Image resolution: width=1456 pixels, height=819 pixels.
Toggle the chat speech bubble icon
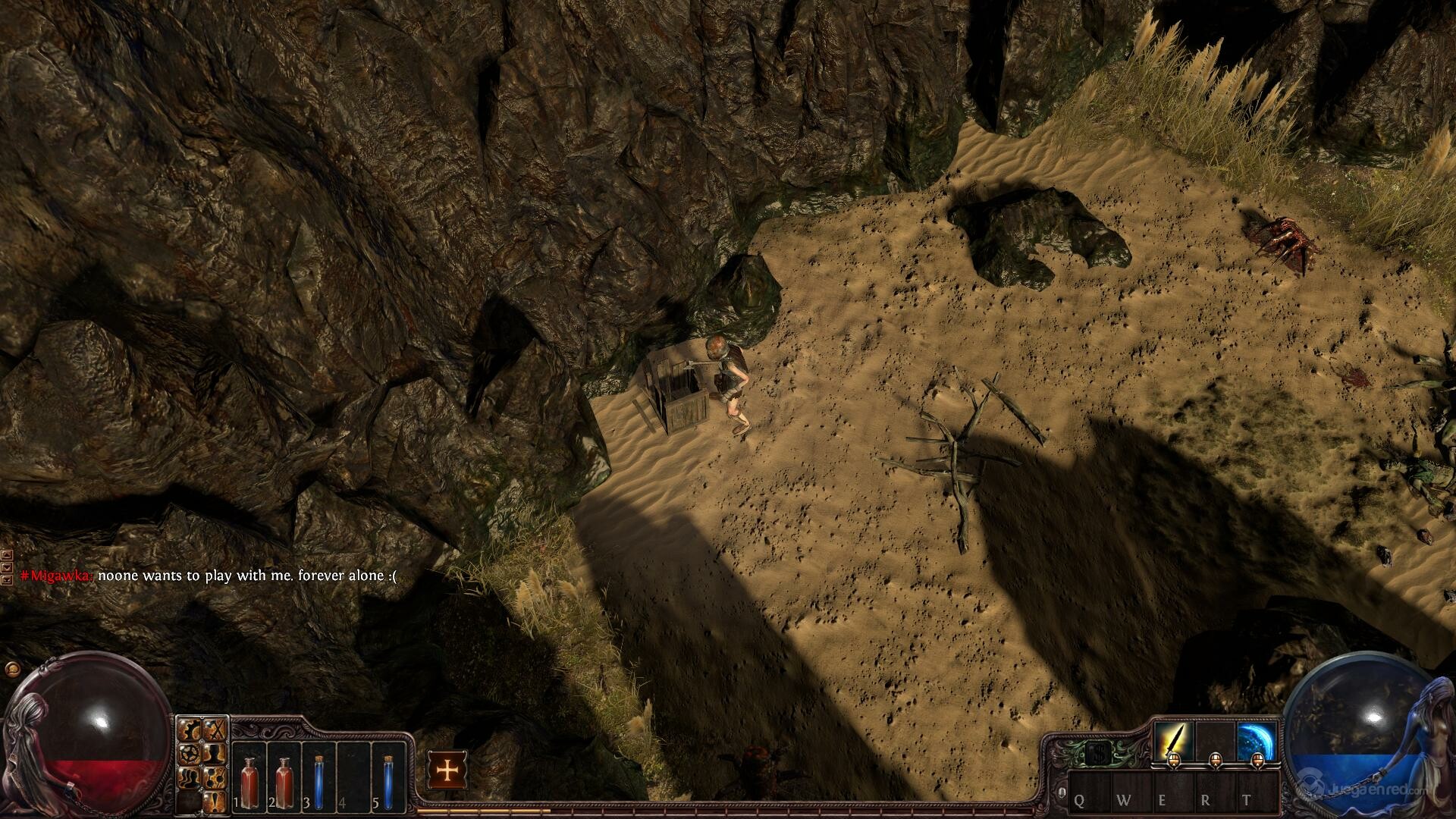pos(11,669)
